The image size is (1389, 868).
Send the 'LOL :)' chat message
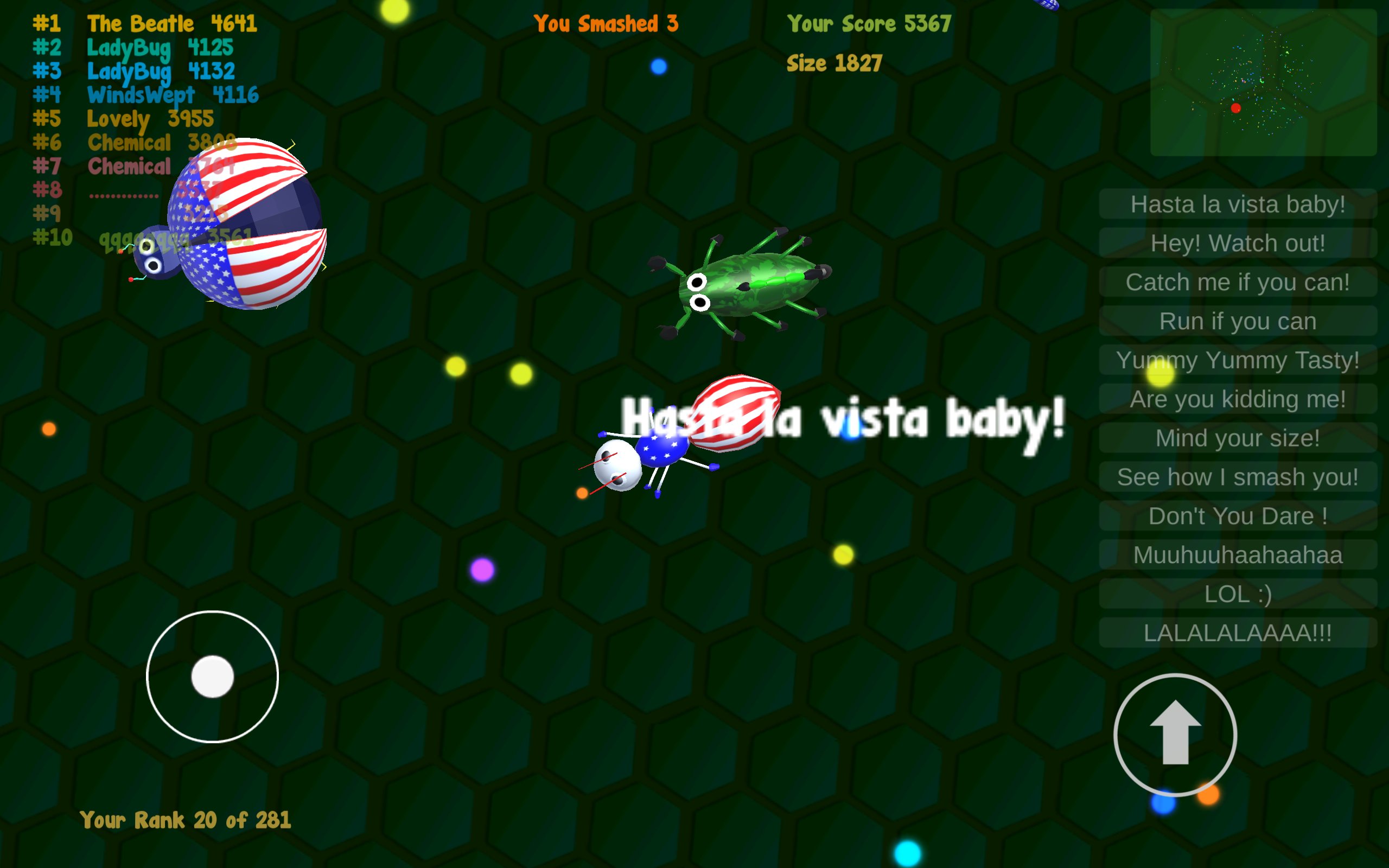(1237, 593)
